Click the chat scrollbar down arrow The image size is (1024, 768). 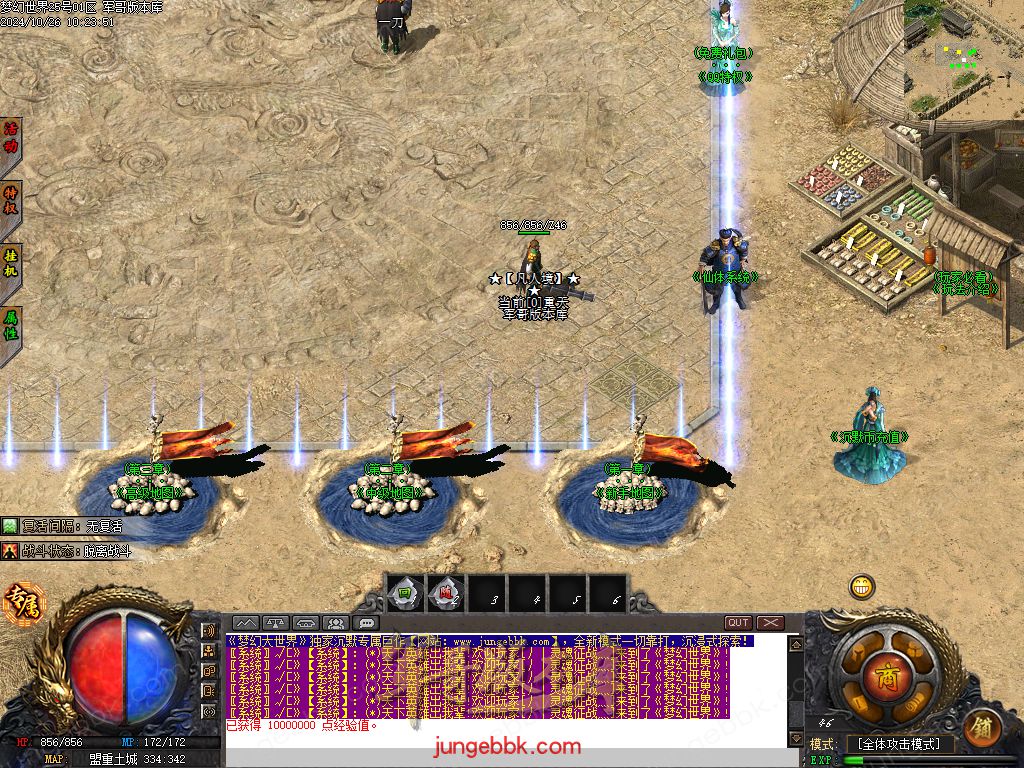(x=795, y=738)
